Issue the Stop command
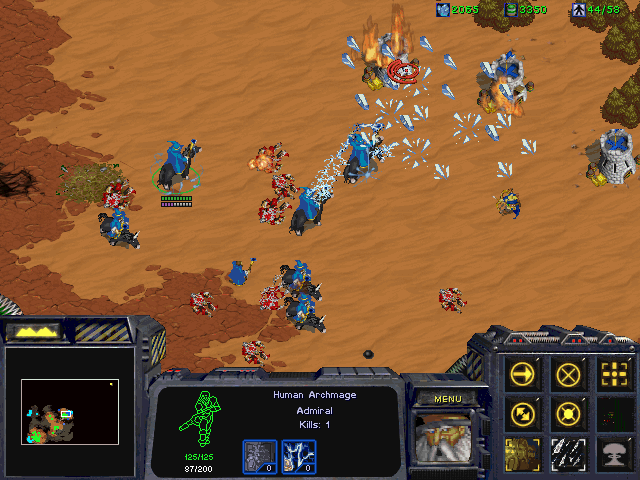This screenshot has width=640, height=480. pyautogui.click(x=569, y=374)
